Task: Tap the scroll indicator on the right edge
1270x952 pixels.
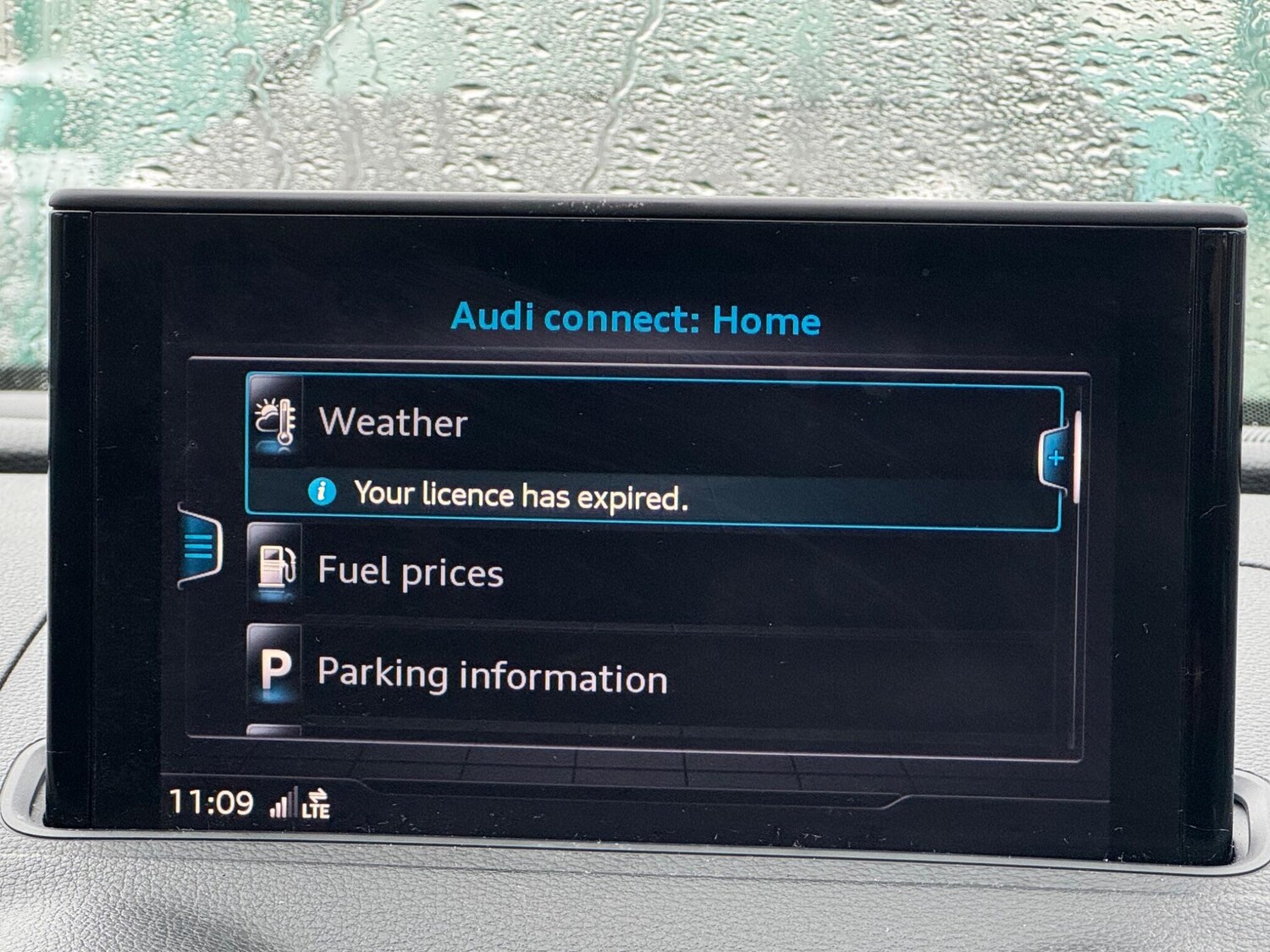Action: pos(1075,457)
